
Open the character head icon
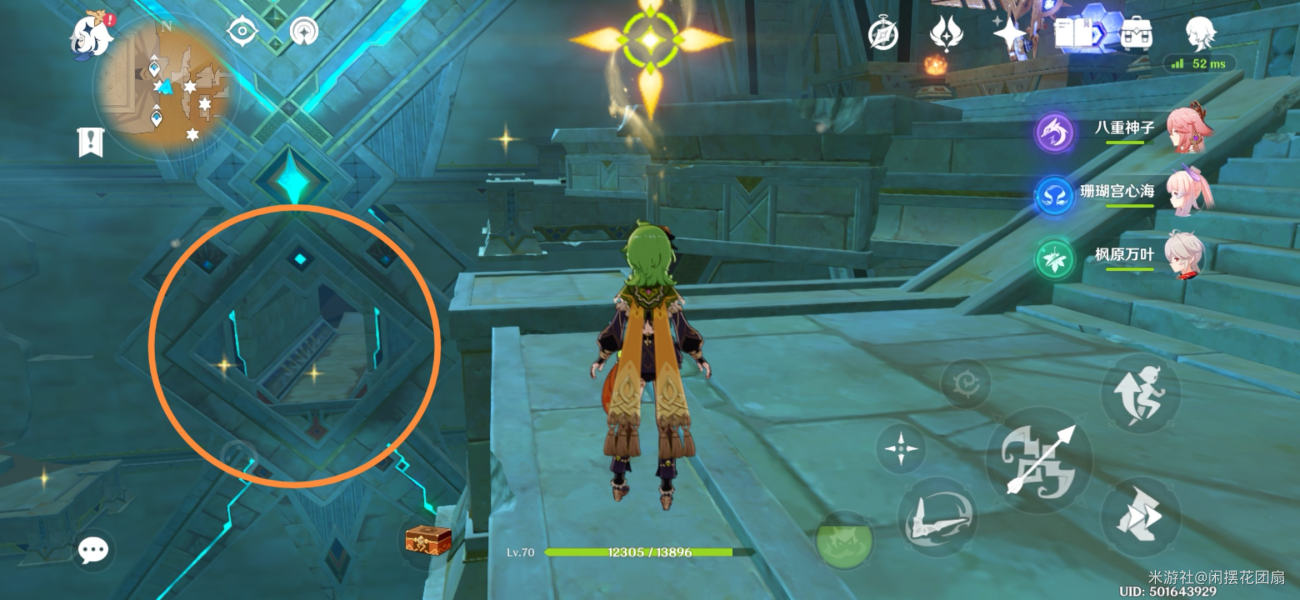click(x=1200, y=34)
